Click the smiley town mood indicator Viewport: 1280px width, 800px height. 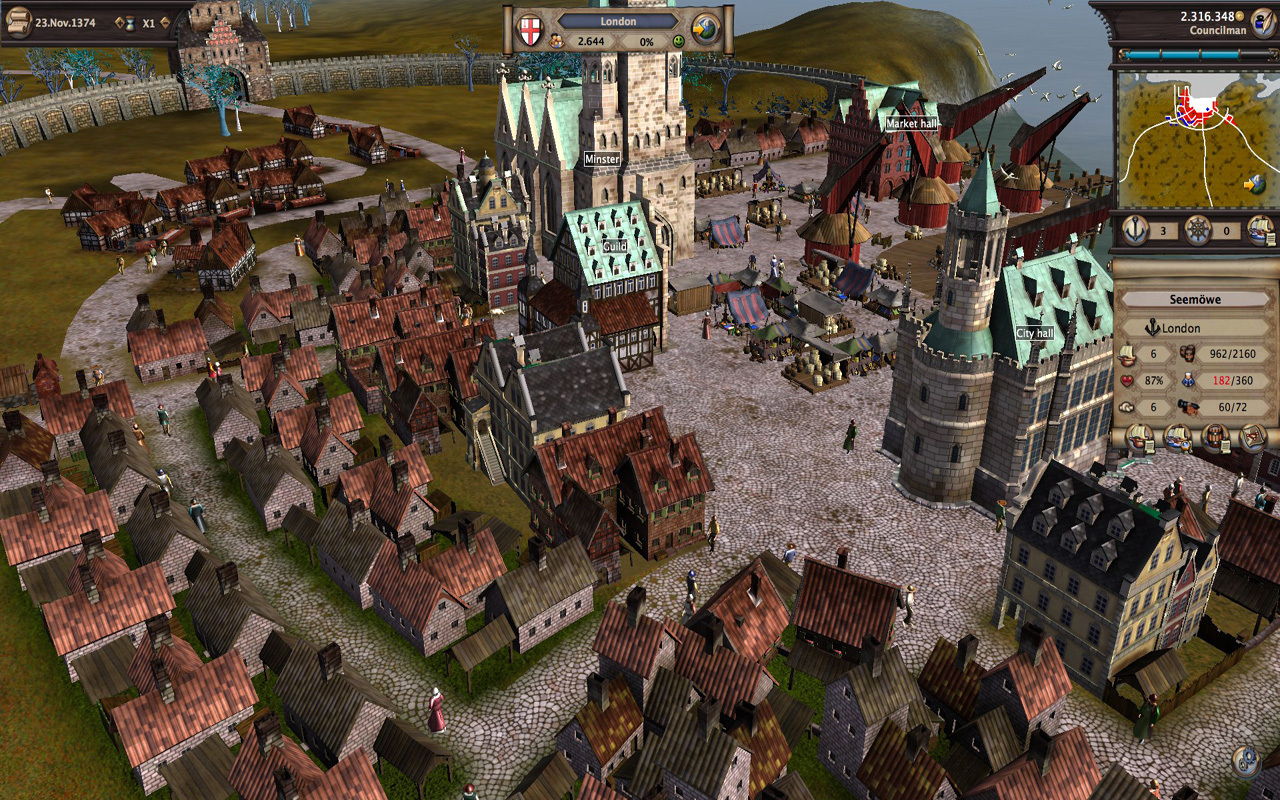tap(678, 41)
